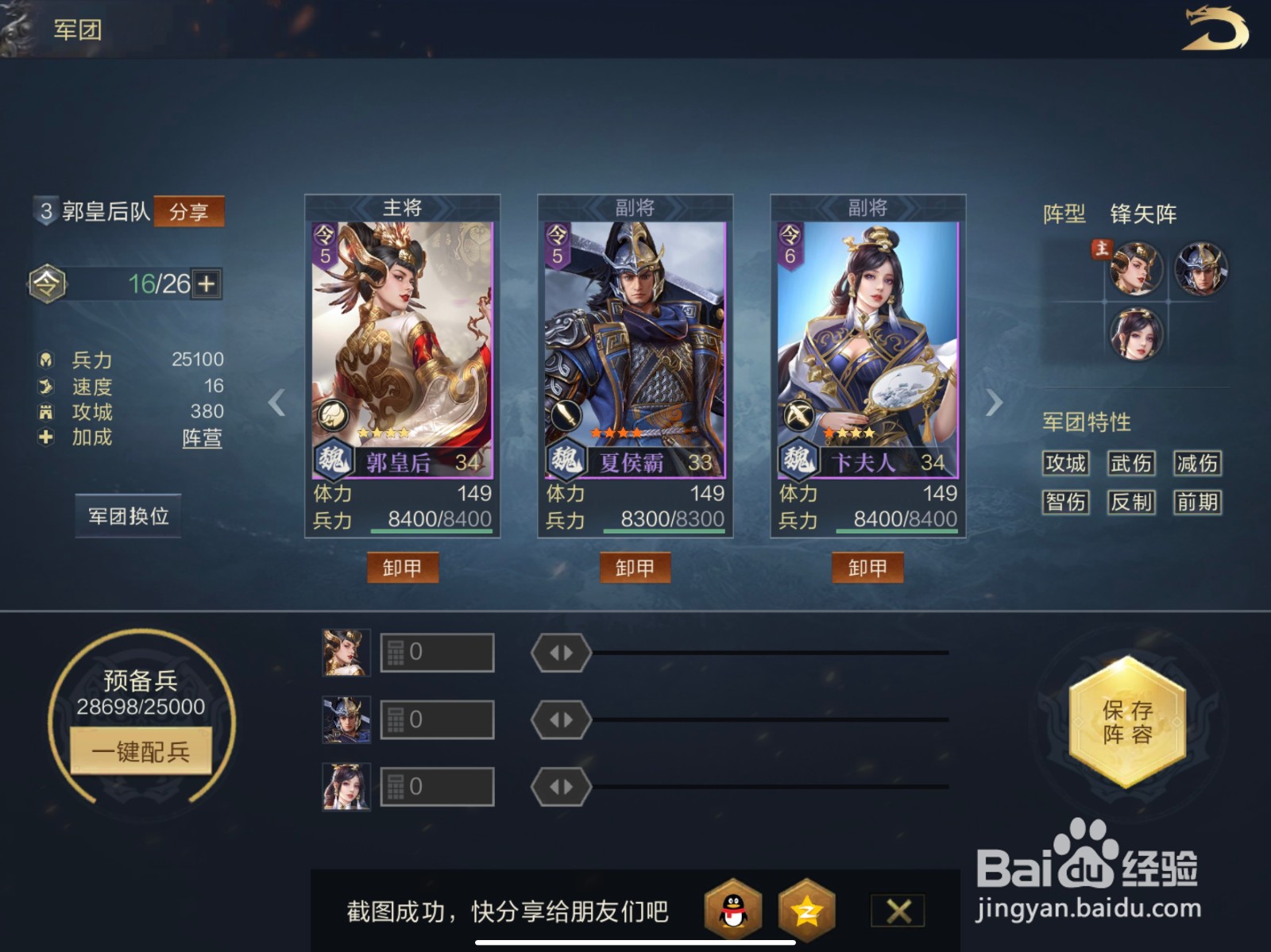Screen dimensions: 1271x952
Task: Switch formation via 锋矢阵 label
Action: (x=1145, y=214)
